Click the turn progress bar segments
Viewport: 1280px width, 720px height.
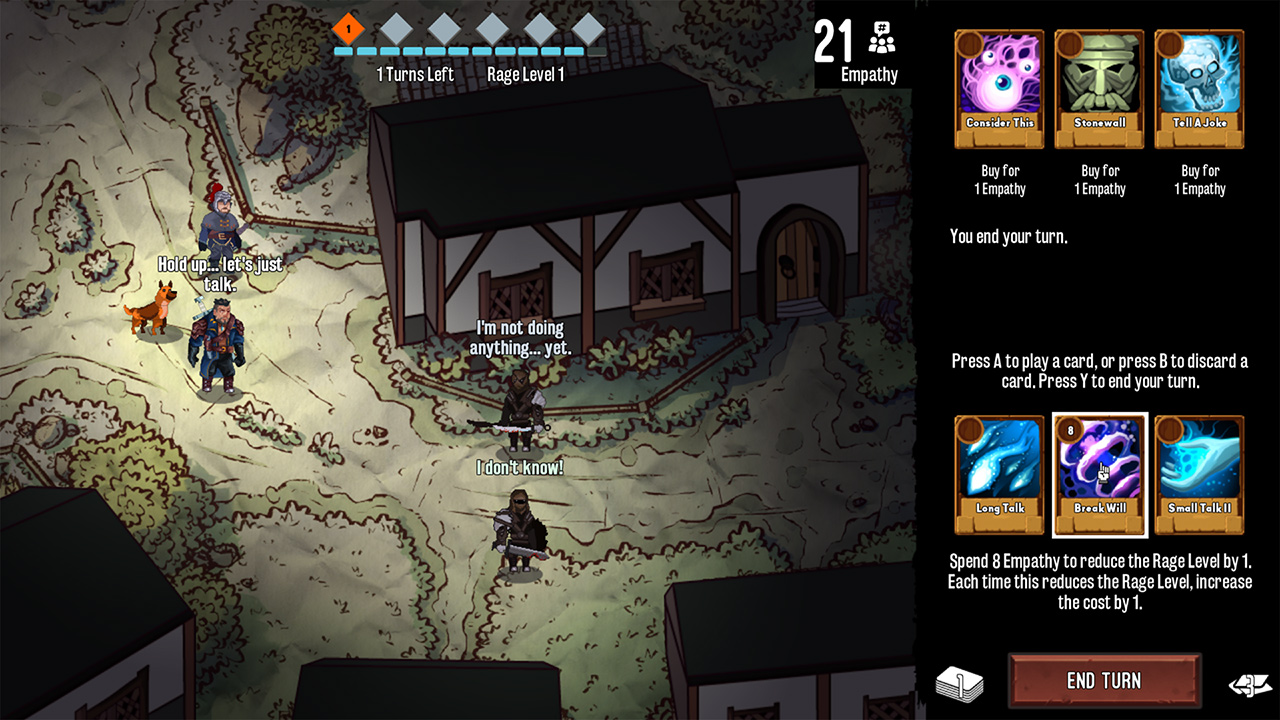[x=470, y=53]
